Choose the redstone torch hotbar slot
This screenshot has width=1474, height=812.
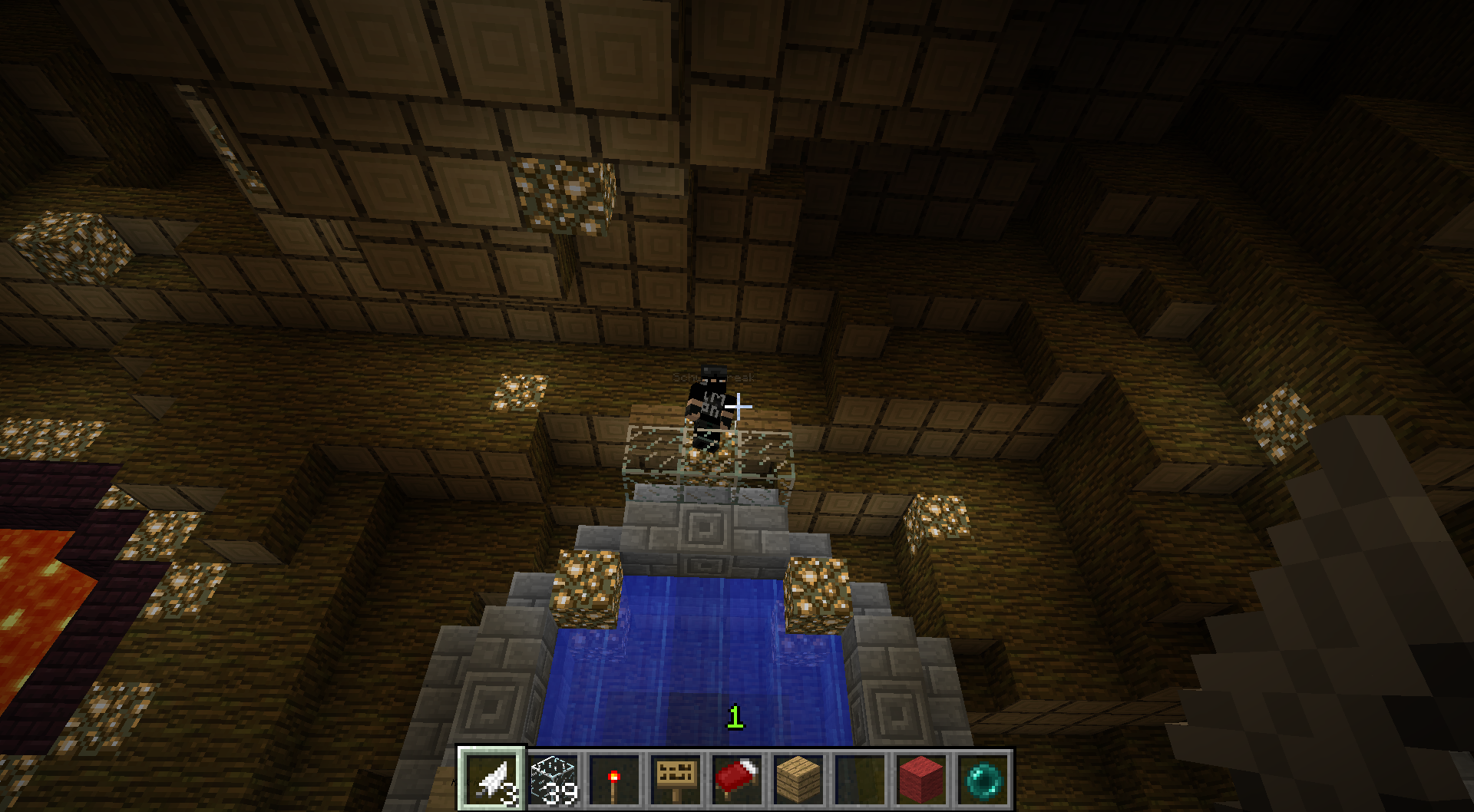pos(615,777)
